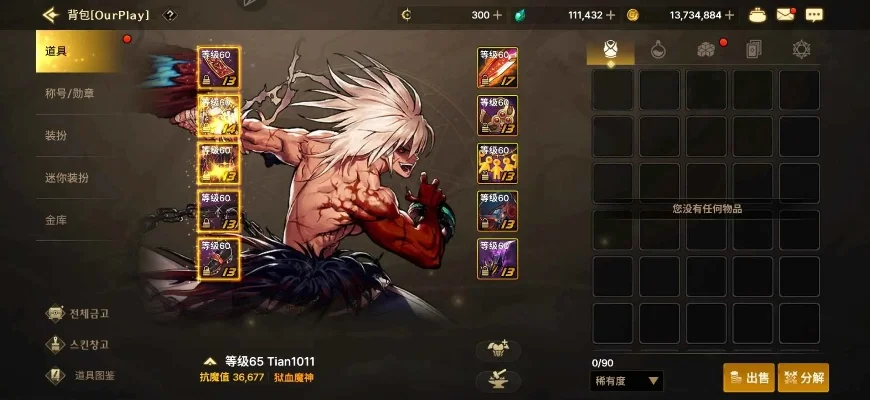The image size is (870, 400).
Task: Add more green gems next to 111,432
Action: coord(610,15)
